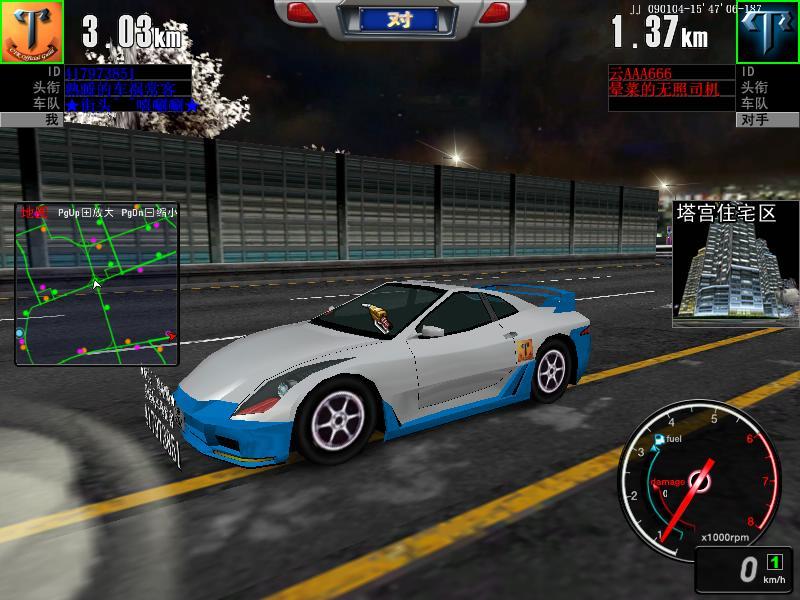The width and height of the screenshot is (800, 600).
Task: Click the 对 plate at top center
Action: point(399,18)
